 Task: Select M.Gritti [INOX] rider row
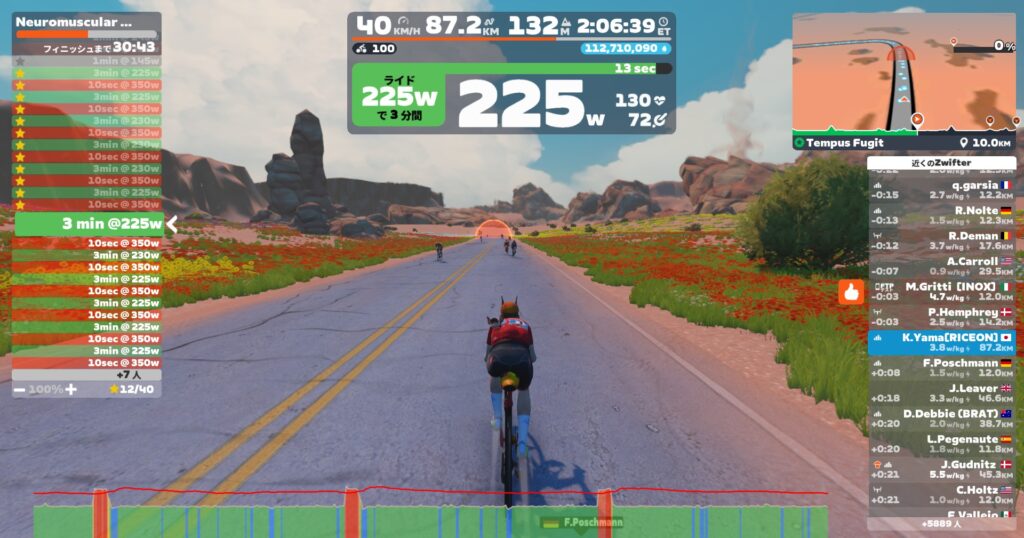[940, 291]
